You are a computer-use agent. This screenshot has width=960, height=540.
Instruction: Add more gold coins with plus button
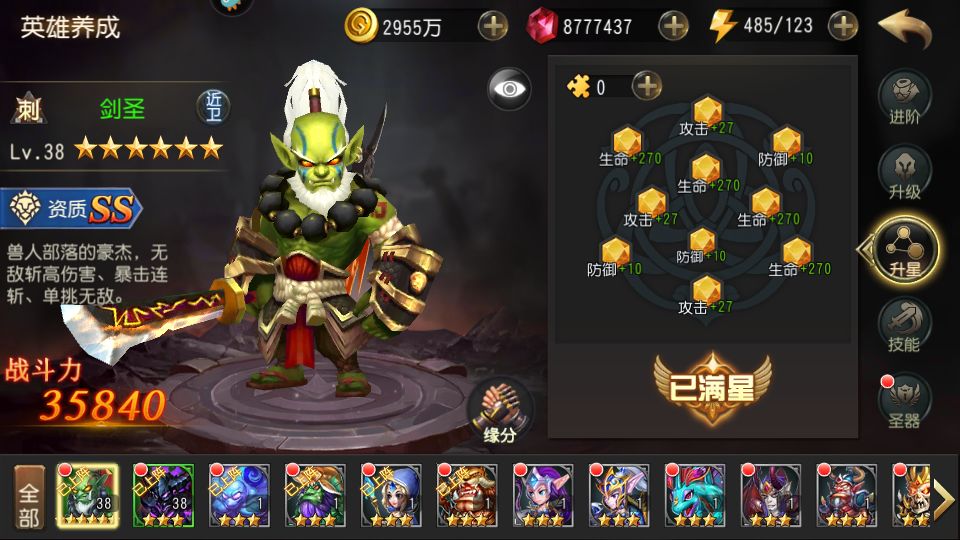pos(493,26)
